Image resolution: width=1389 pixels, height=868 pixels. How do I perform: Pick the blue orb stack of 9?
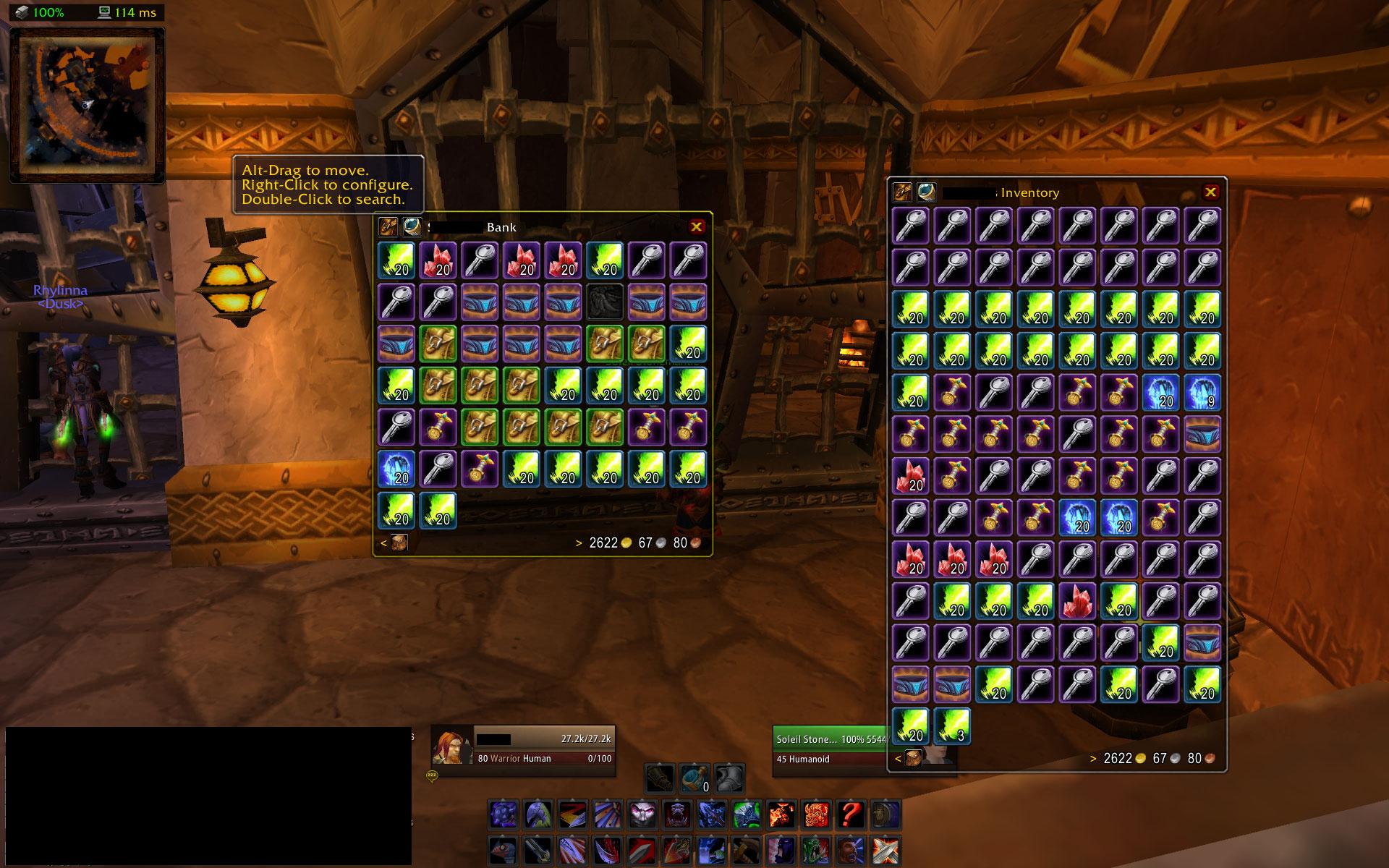(1202, 391)
